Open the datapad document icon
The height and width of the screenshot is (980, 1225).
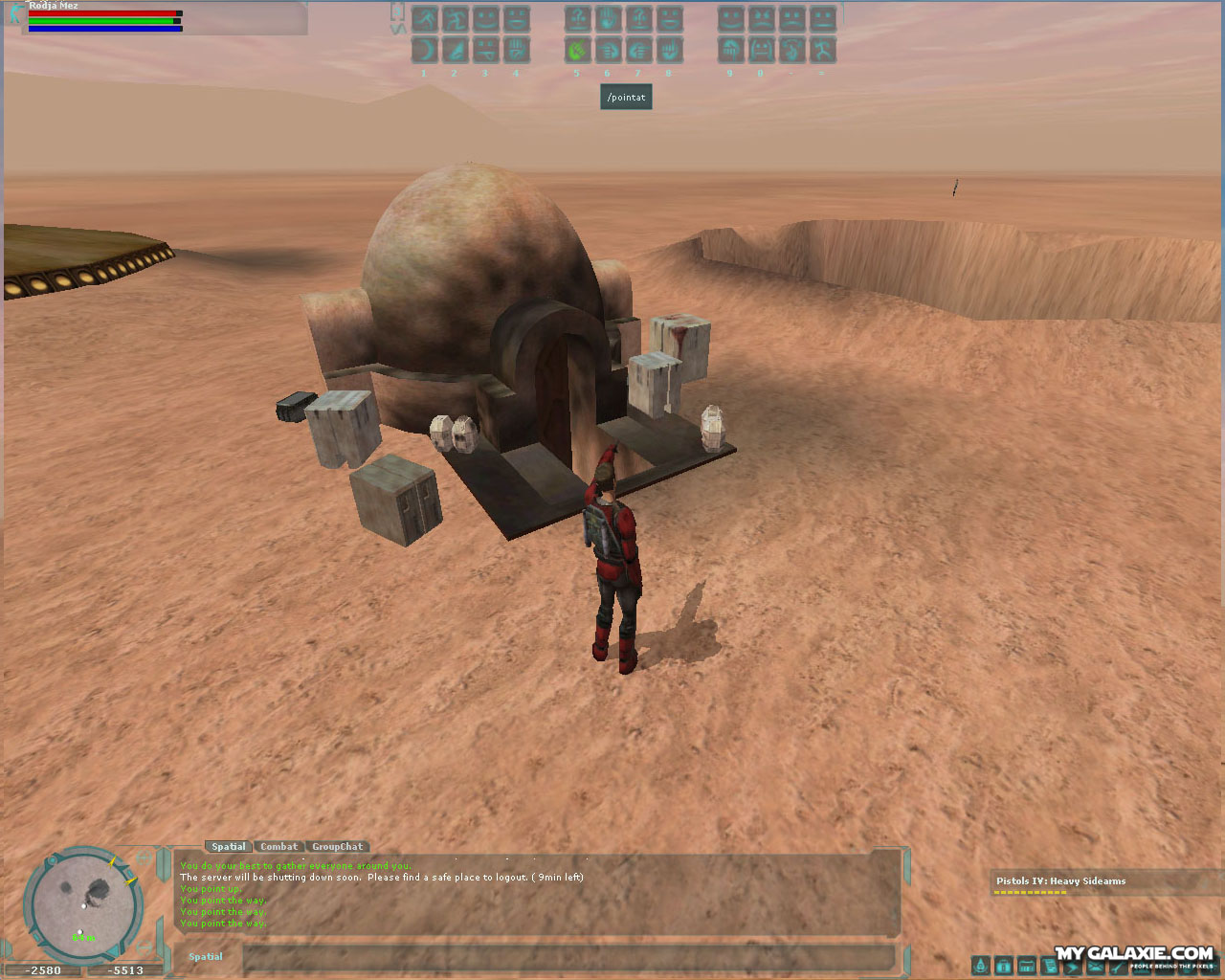coord(1049,966)
